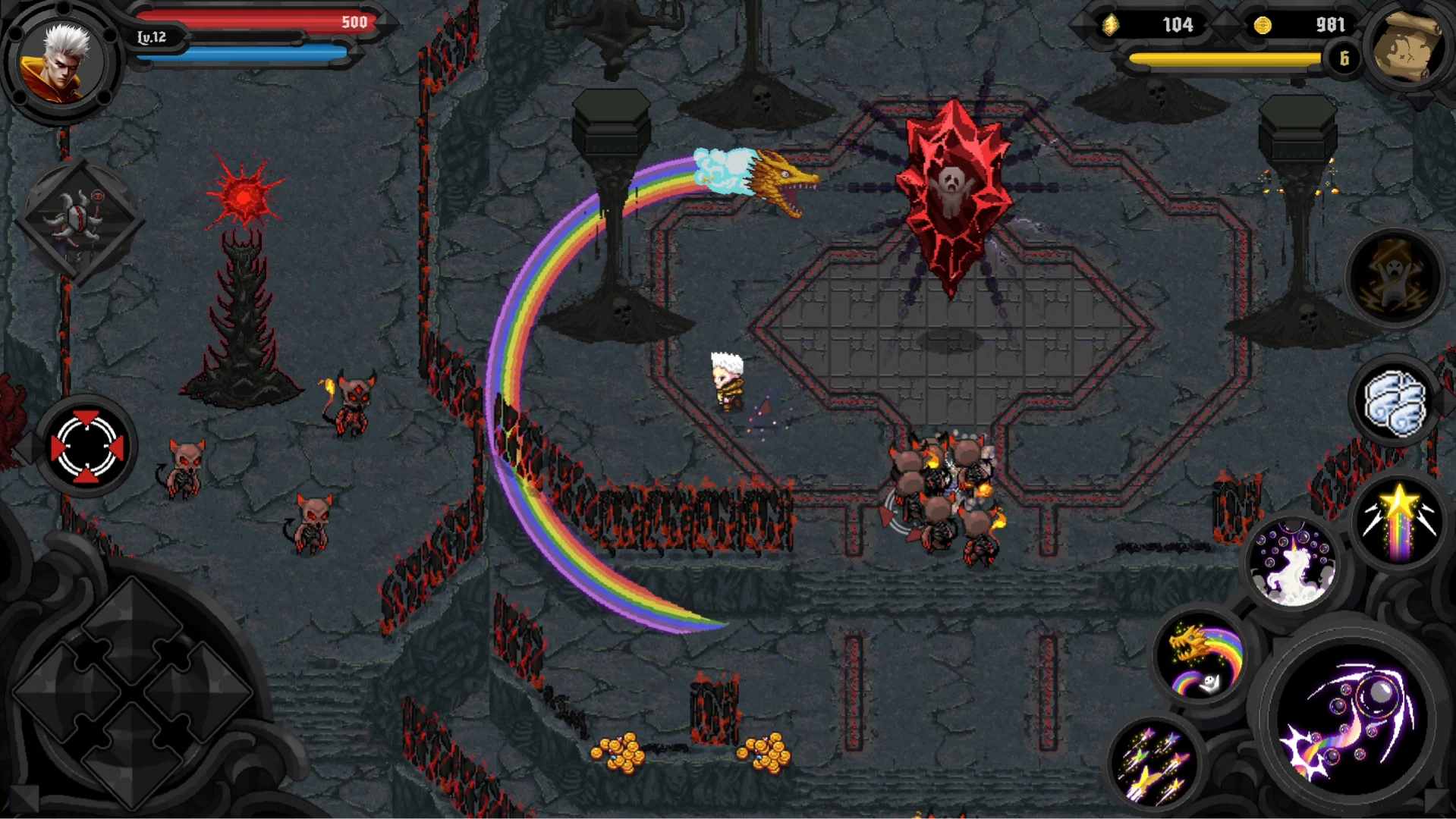The image size is (1456, 819).
Task: Tap the level 6 badge on the experience bar
Action: point(1343,58)
